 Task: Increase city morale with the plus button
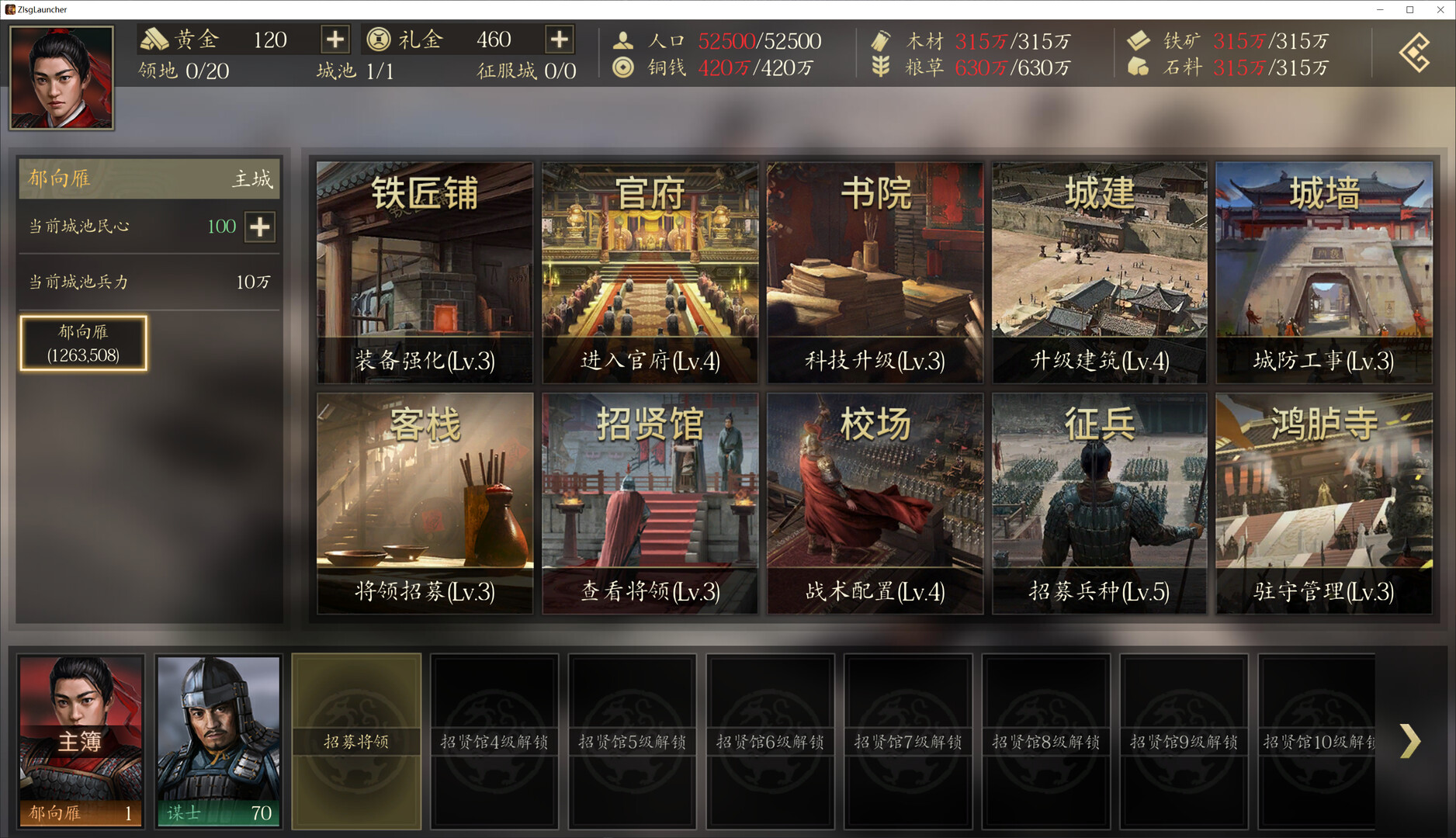[x=260, y=227]
